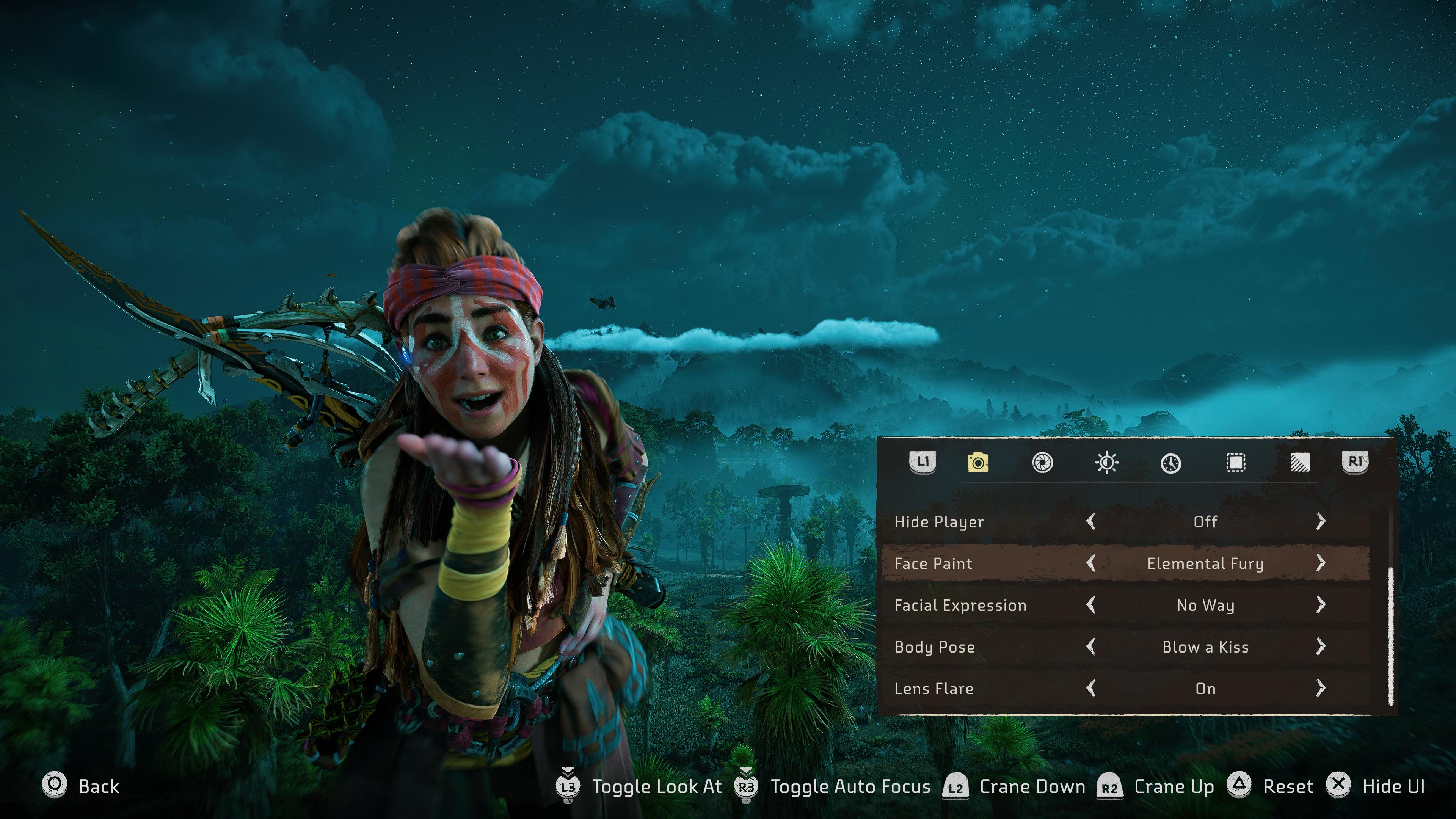Screen dimensions: 1456x819
Task: Switch to the camera settings tab
Action: (978, 462)
